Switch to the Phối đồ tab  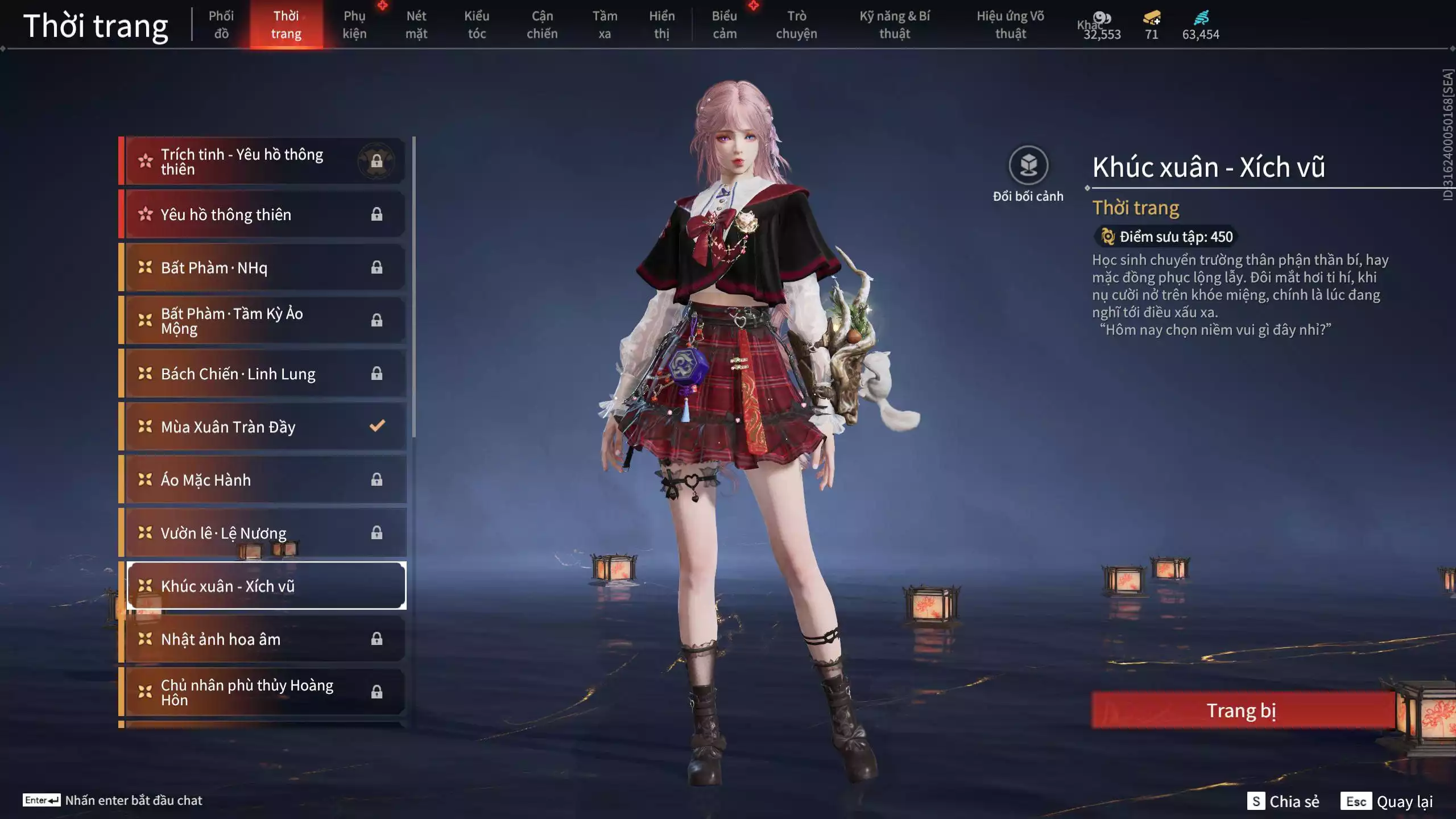(221, 24)
